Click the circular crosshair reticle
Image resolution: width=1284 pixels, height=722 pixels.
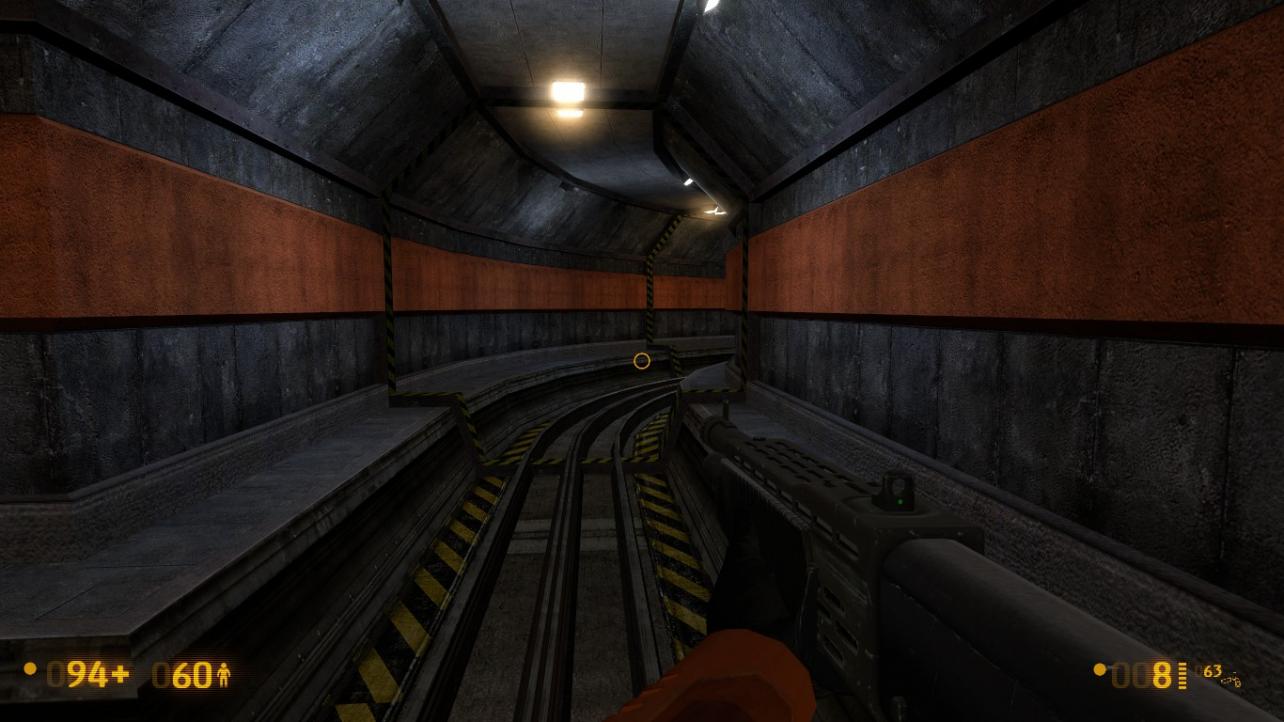tap(641, 360)
